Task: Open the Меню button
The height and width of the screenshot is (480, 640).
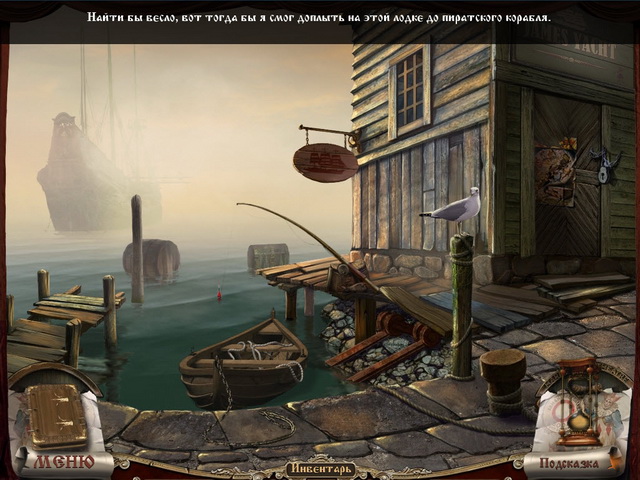Action: (x=61, y=461)
